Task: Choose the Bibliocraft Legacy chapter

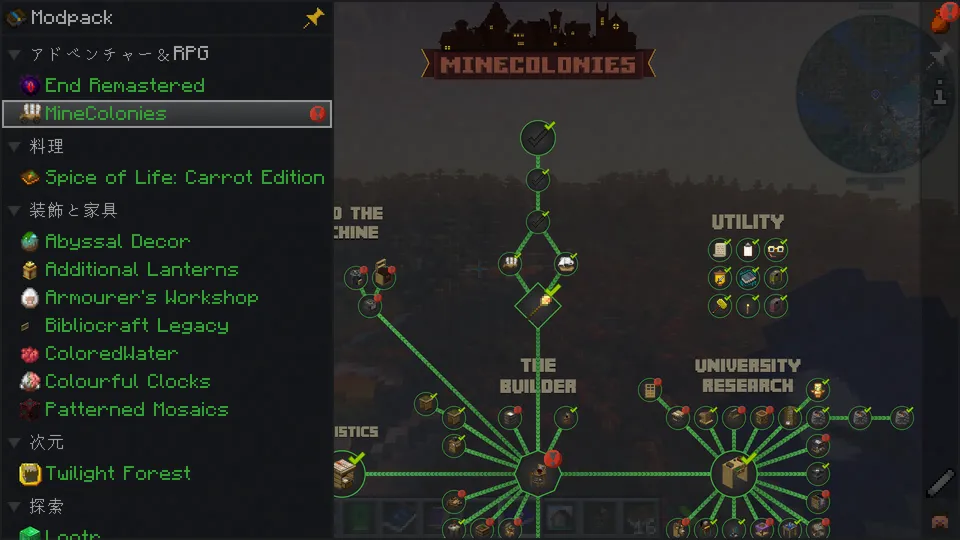Action: [136, 326]
